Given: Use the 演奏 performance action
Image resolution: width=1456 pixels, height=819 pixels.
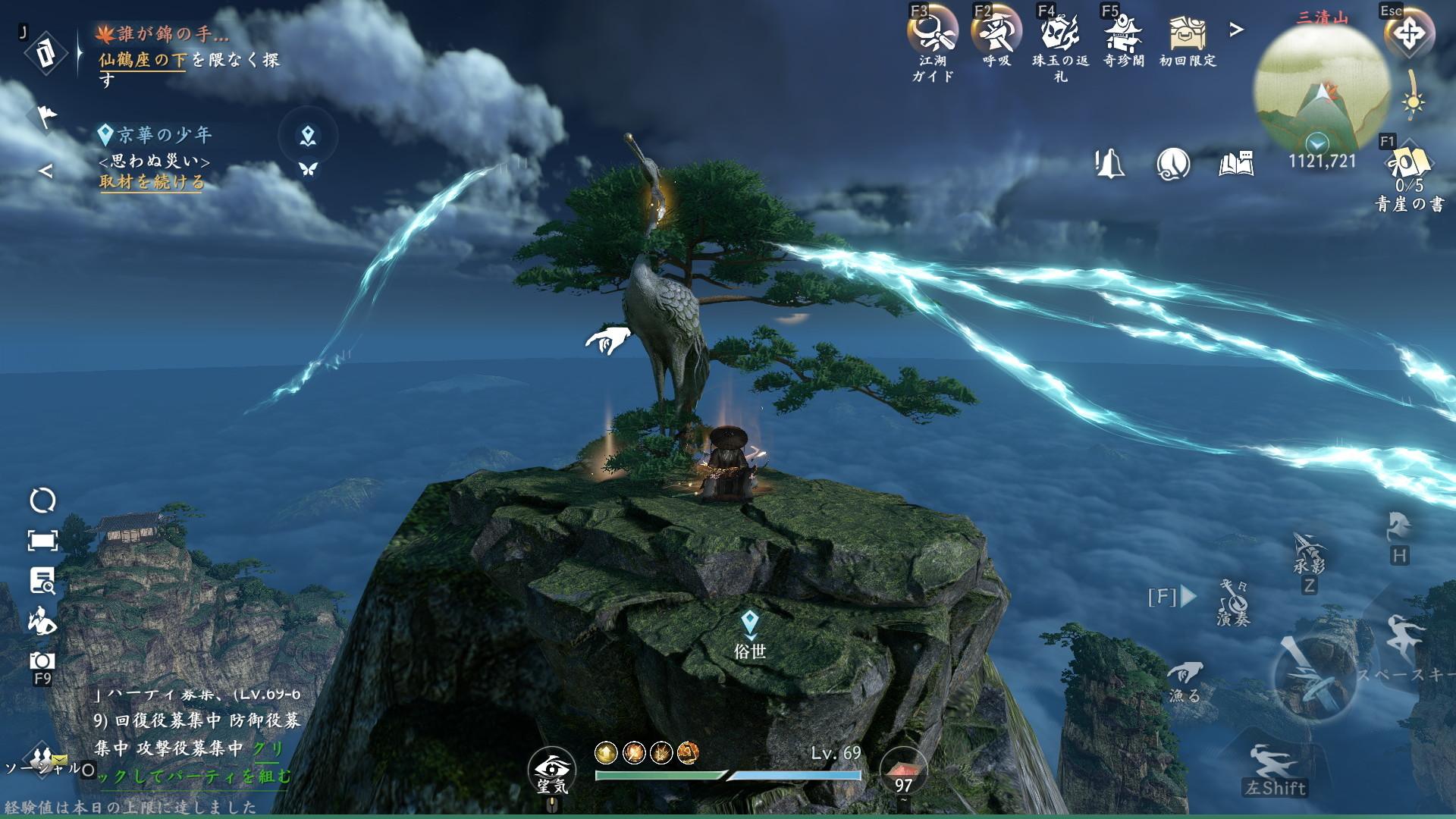Looking at the screenshot, I should (x=1234, y=602).
